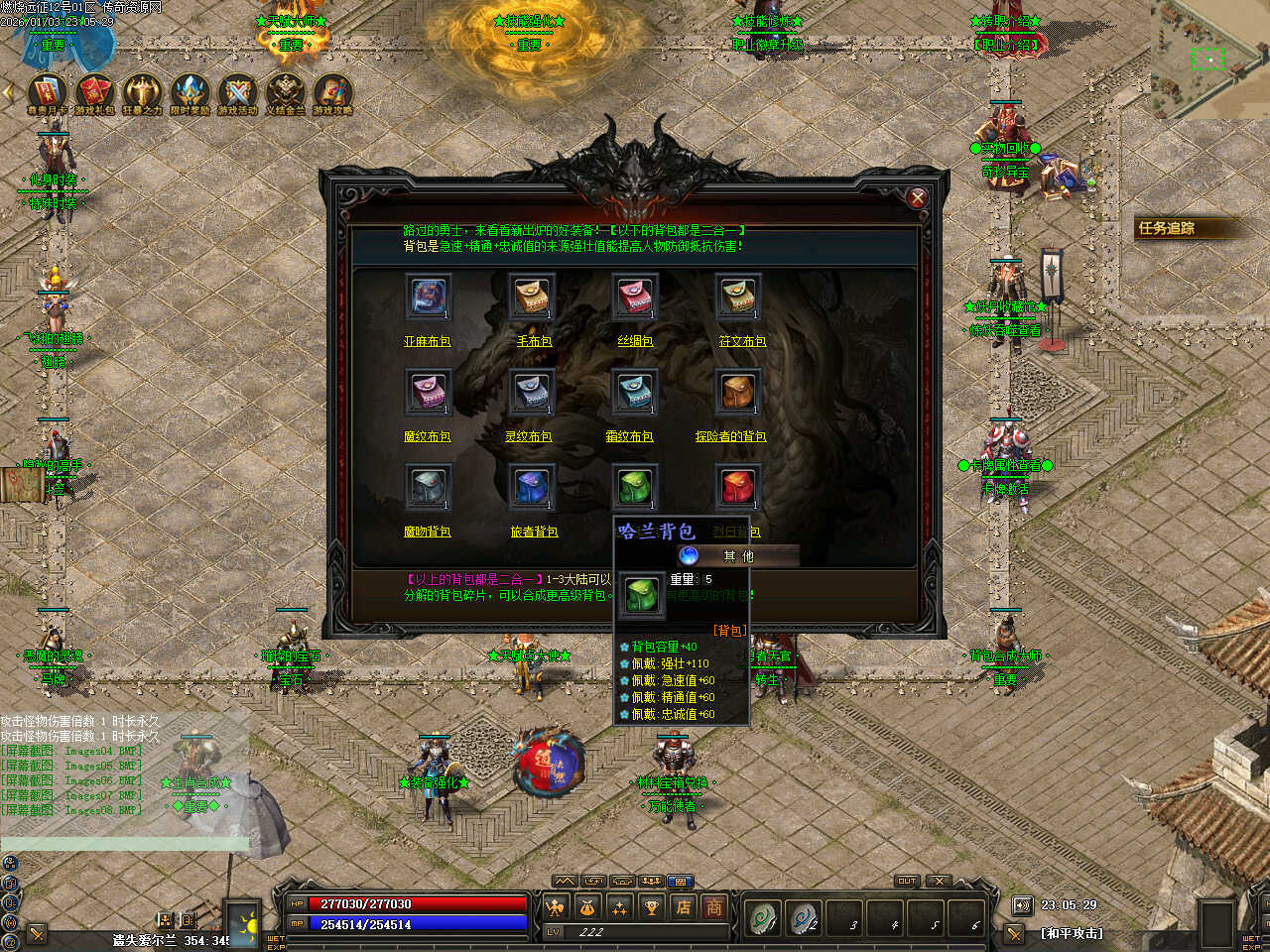1270x952 pixels.
Task: Open the 店 shop button
Action: tap(684, 906)
